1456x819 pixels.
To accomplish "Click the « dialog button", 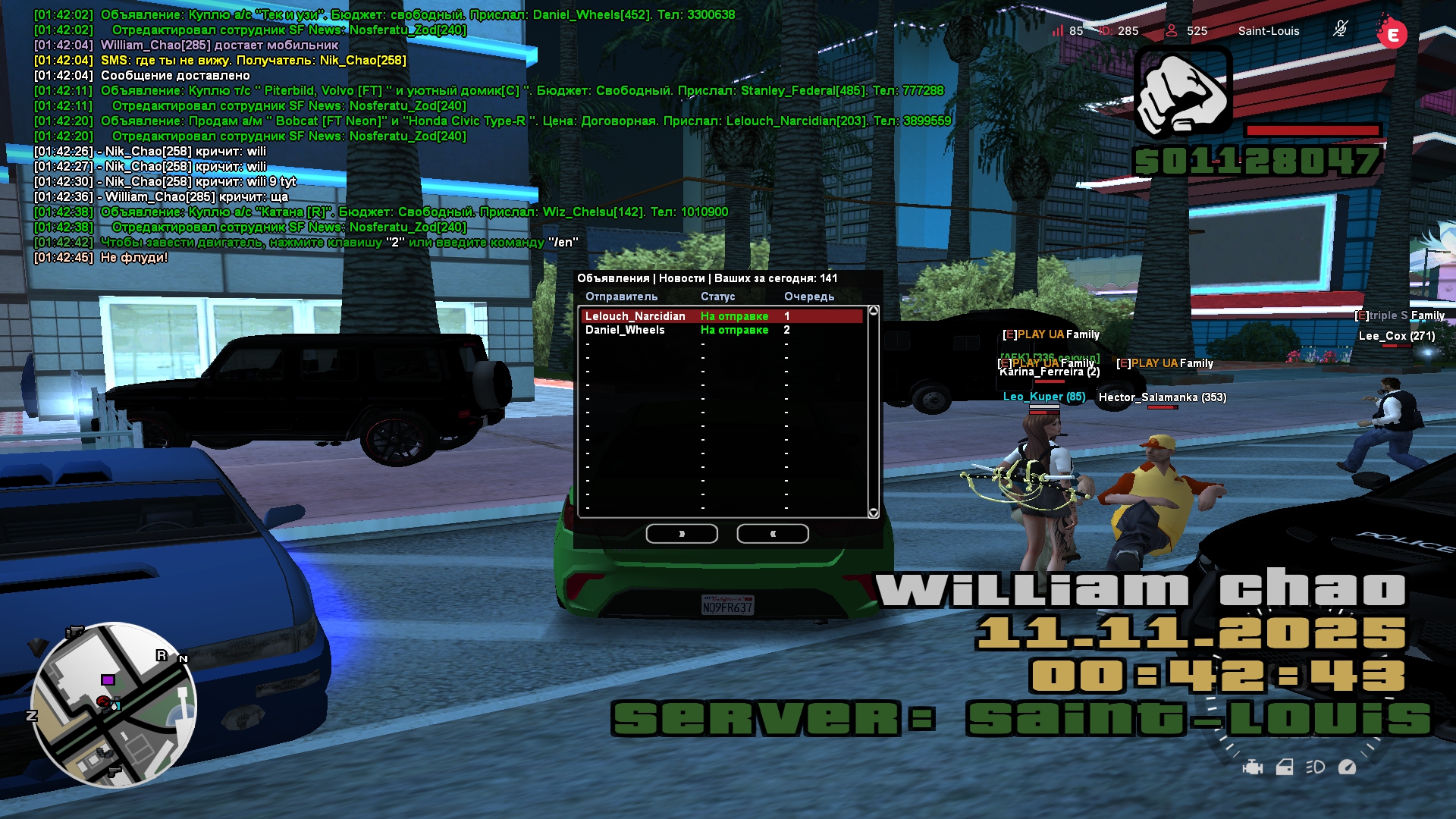I will [x=772, y=534].
